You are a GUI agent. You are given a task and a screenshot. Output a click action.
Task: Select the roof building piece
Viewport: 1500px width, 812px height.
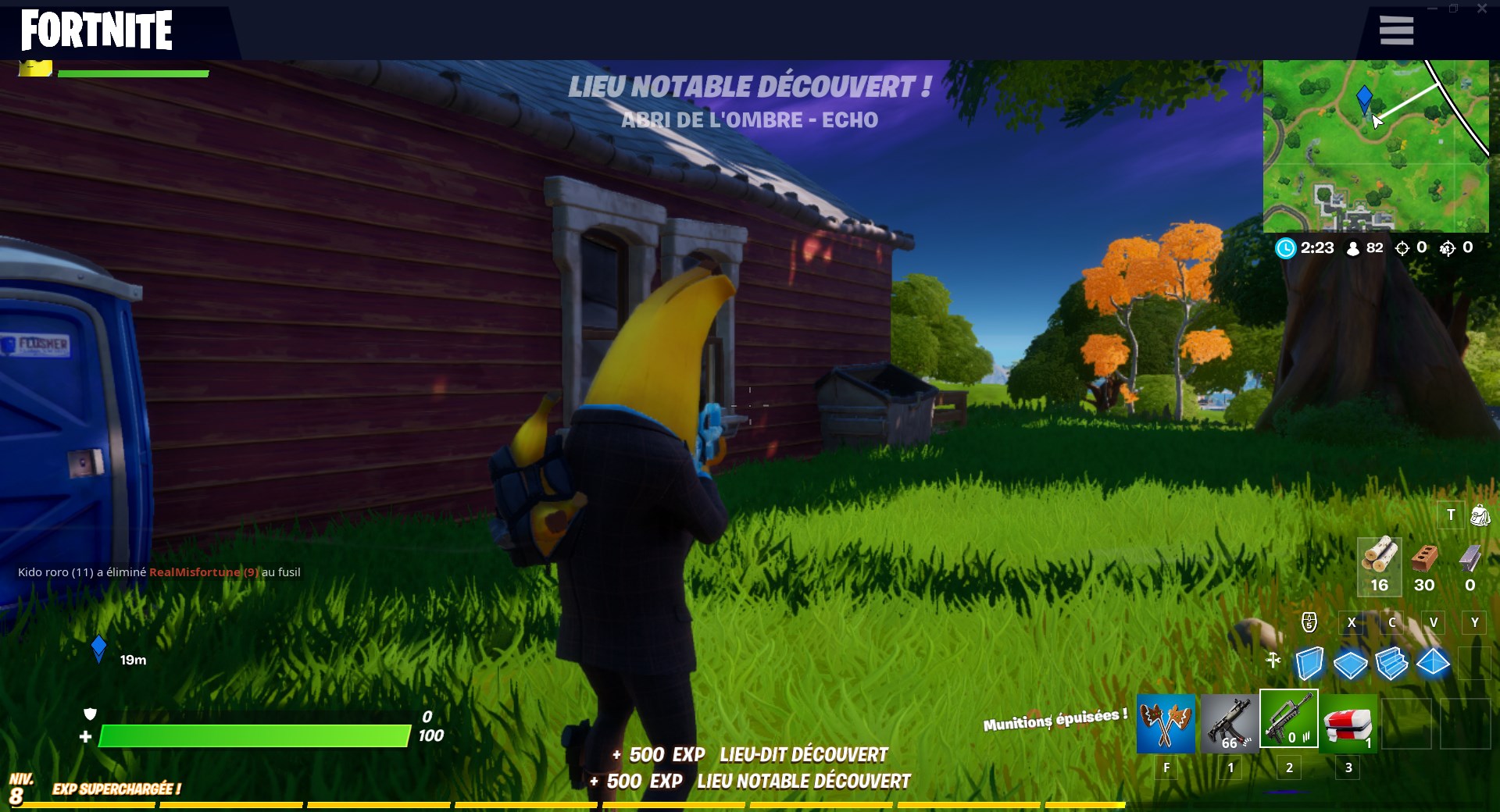1433,664
